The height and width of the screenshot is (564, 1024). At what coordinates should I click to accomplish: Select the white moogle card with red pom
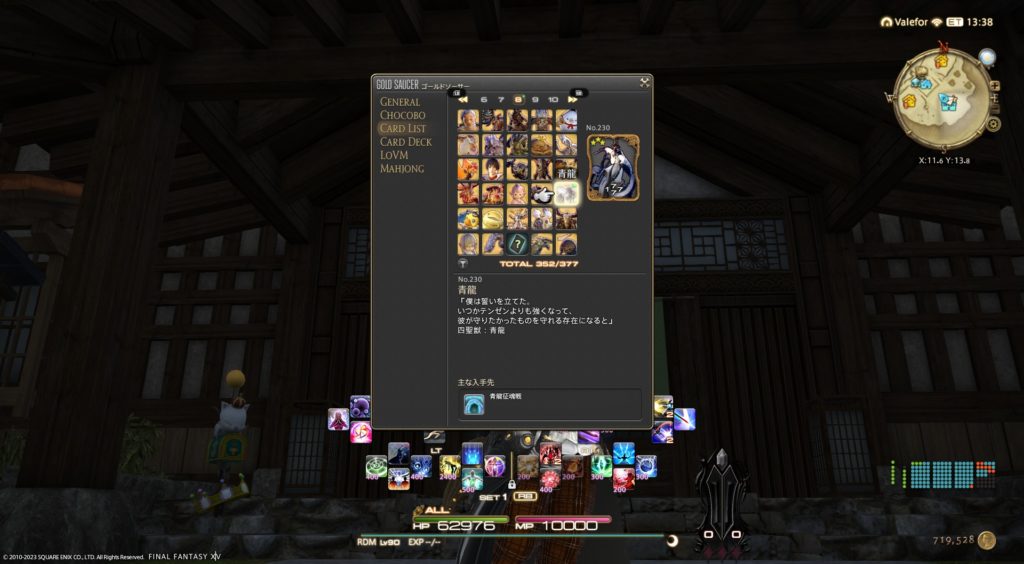point(567,119)
